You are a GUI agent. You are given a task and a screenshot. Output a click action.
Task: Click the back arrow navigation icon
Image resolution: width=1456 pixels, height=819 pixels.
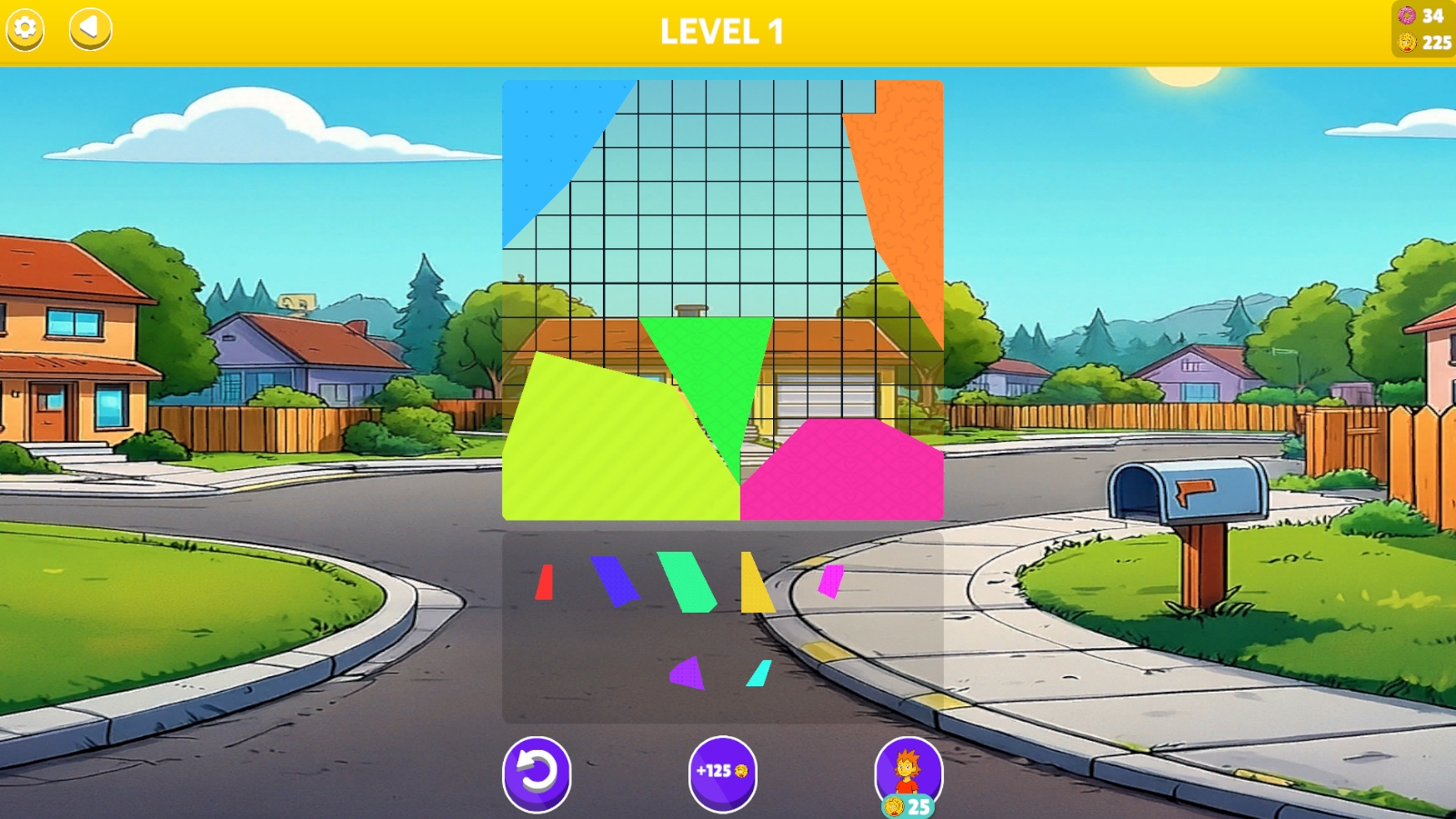click(x=90, y=28)
